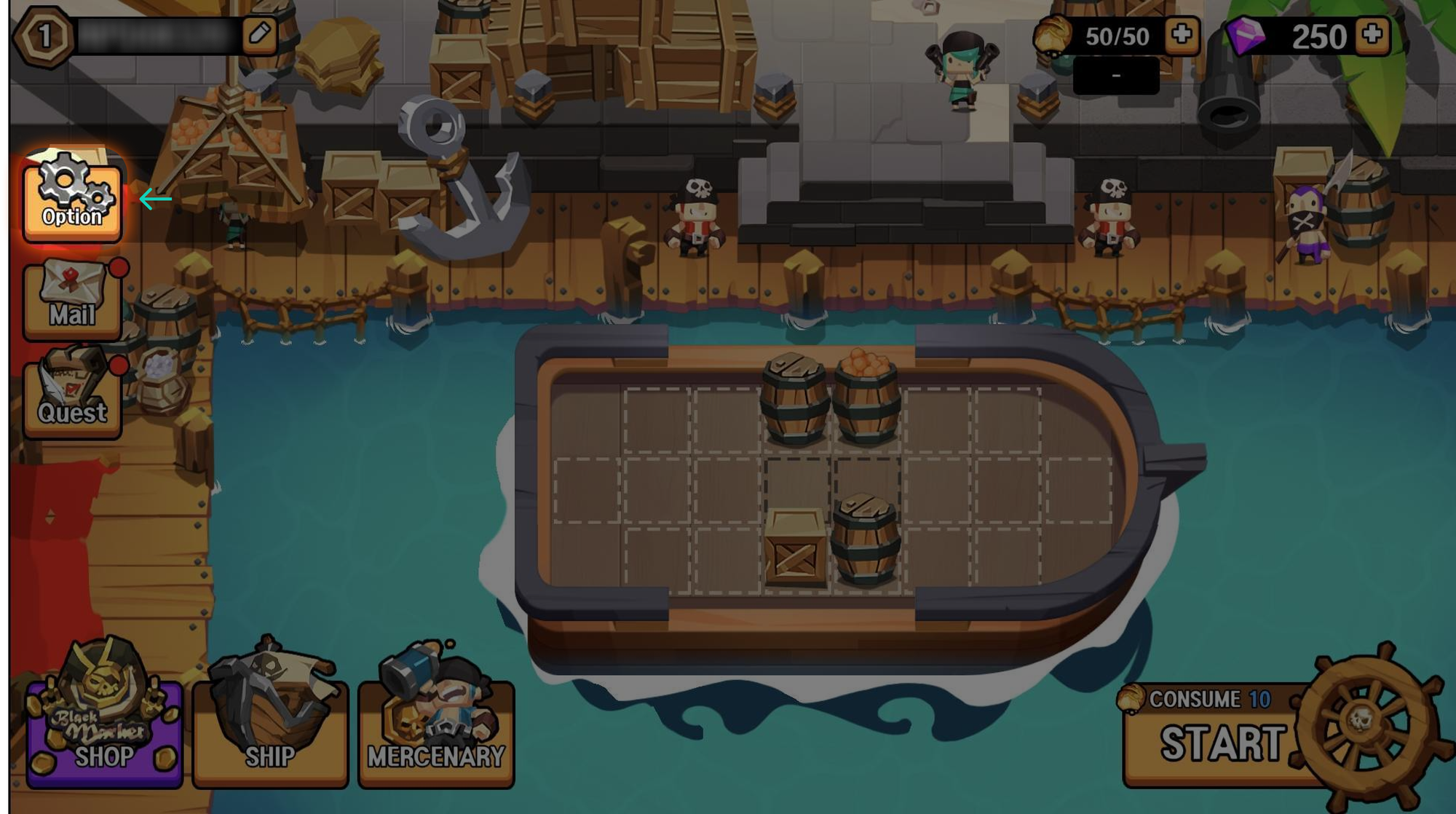The width and height of the screenshot is (1456, 814).
Task: Open the Quest log
Action: point(72,397)
